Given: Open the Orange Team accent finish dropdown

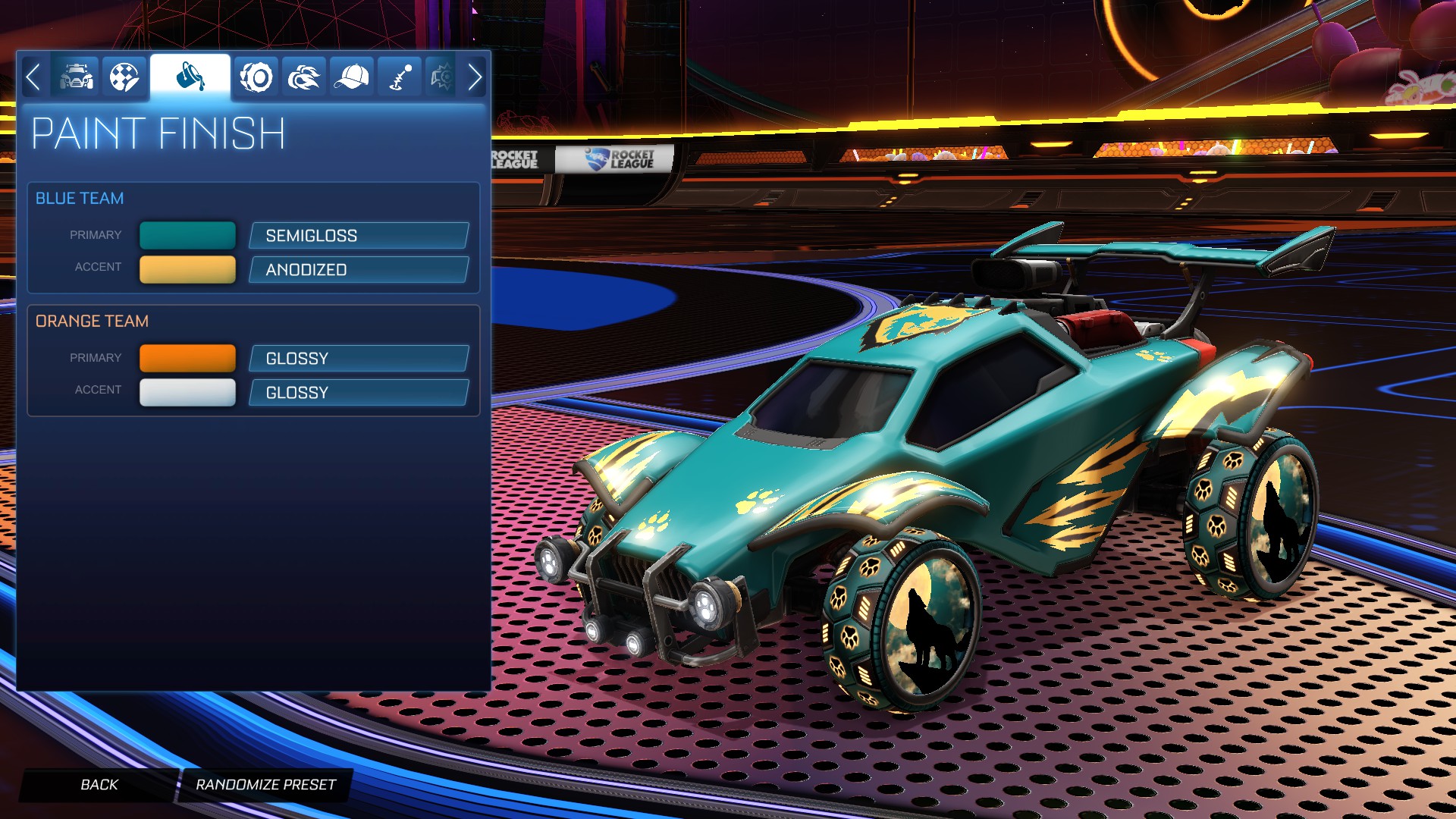Looking at the screenshot, I should (x=357, y=392).
